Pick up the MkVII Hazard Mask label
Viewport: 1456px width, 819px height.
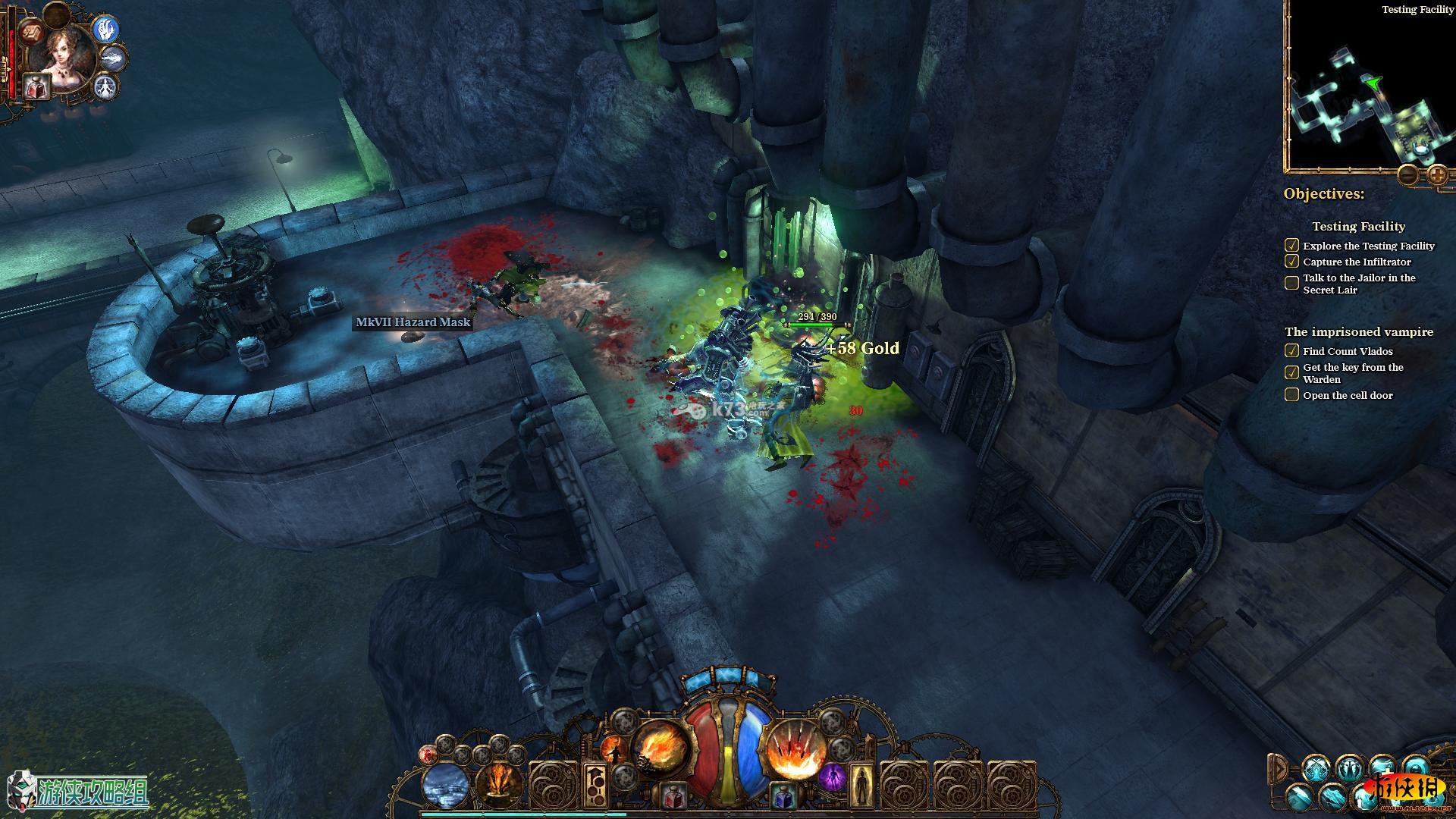click(x=413, y=322)
